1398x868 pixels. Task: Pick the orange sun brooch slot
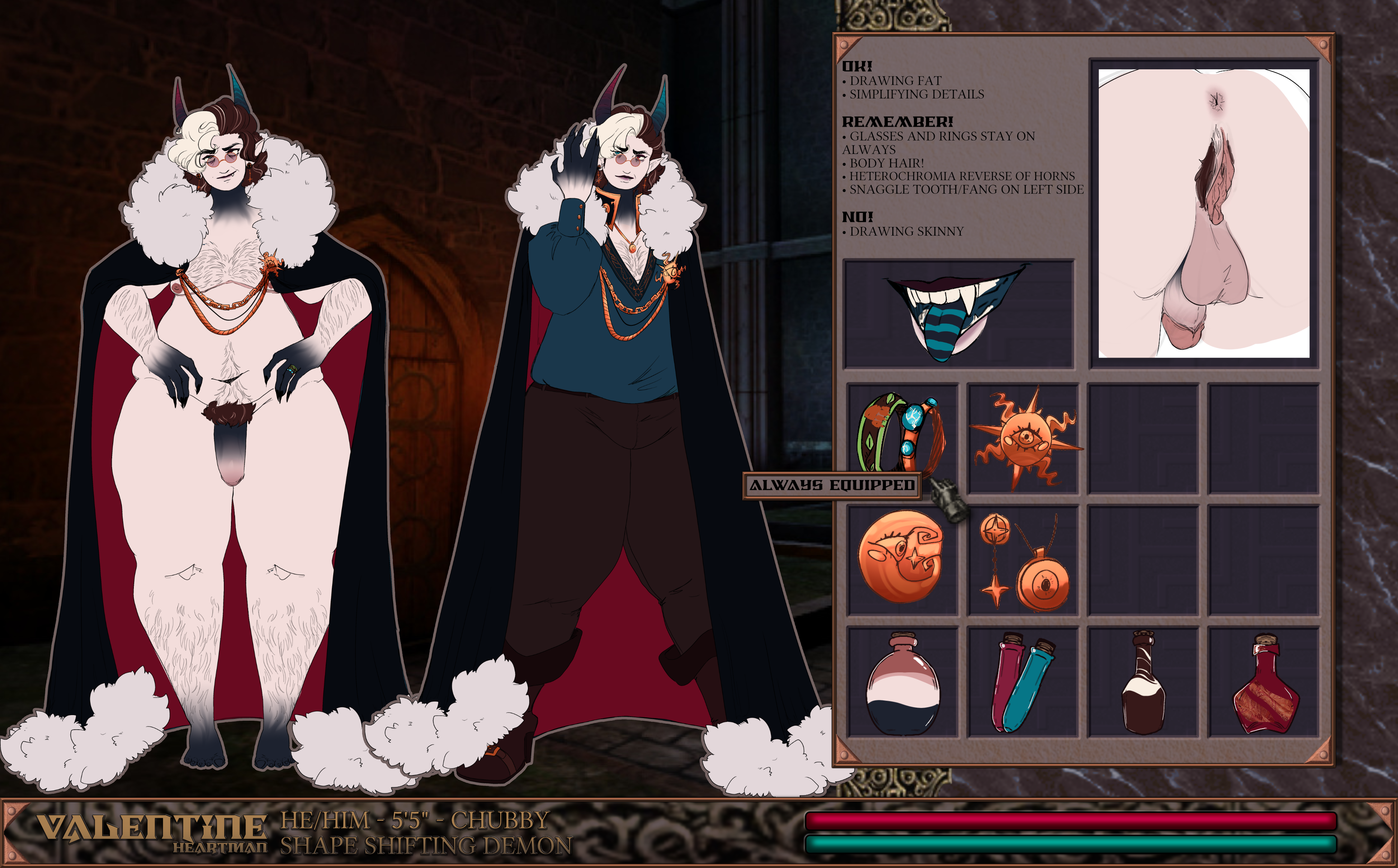(1023, 439)
